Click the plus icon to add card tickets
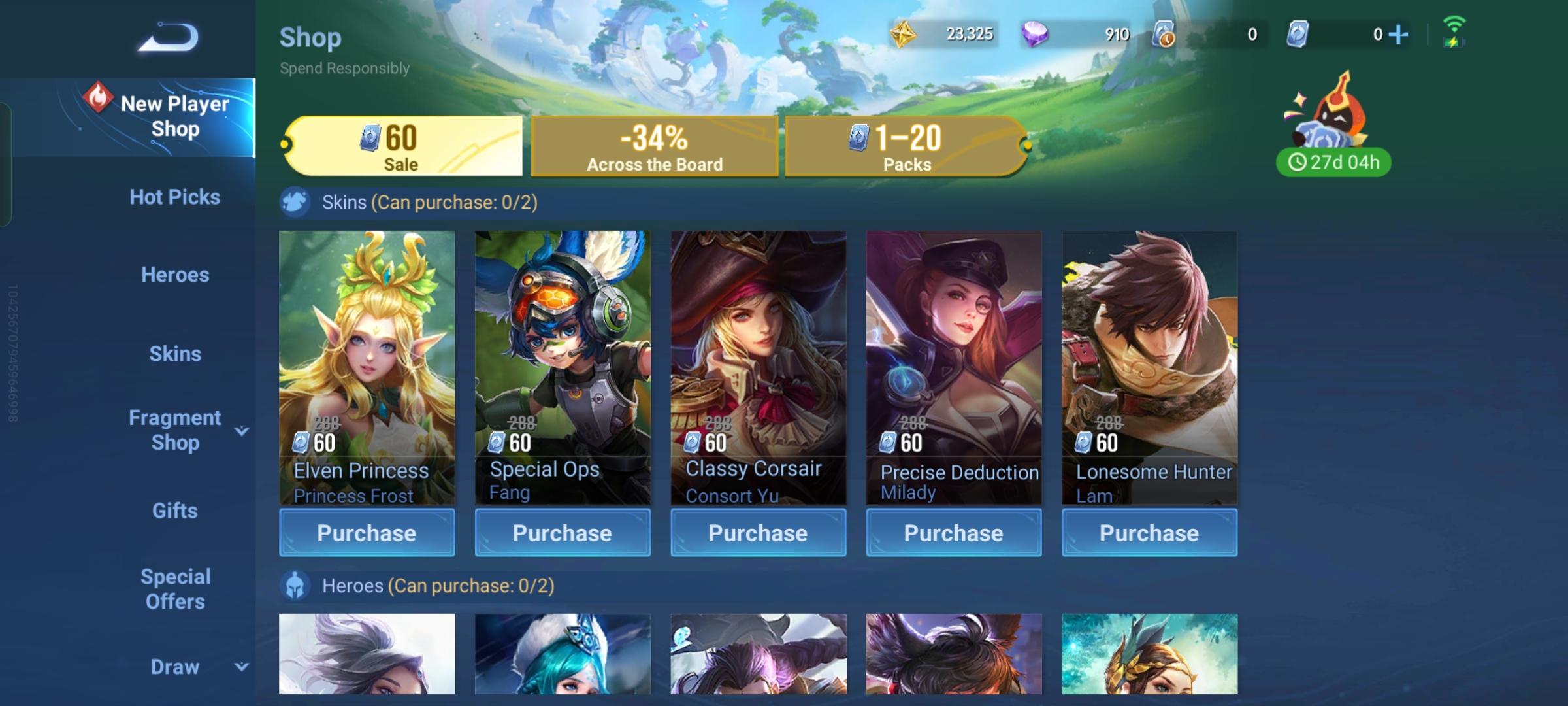1568x706 pixels. click(1398, 33)
